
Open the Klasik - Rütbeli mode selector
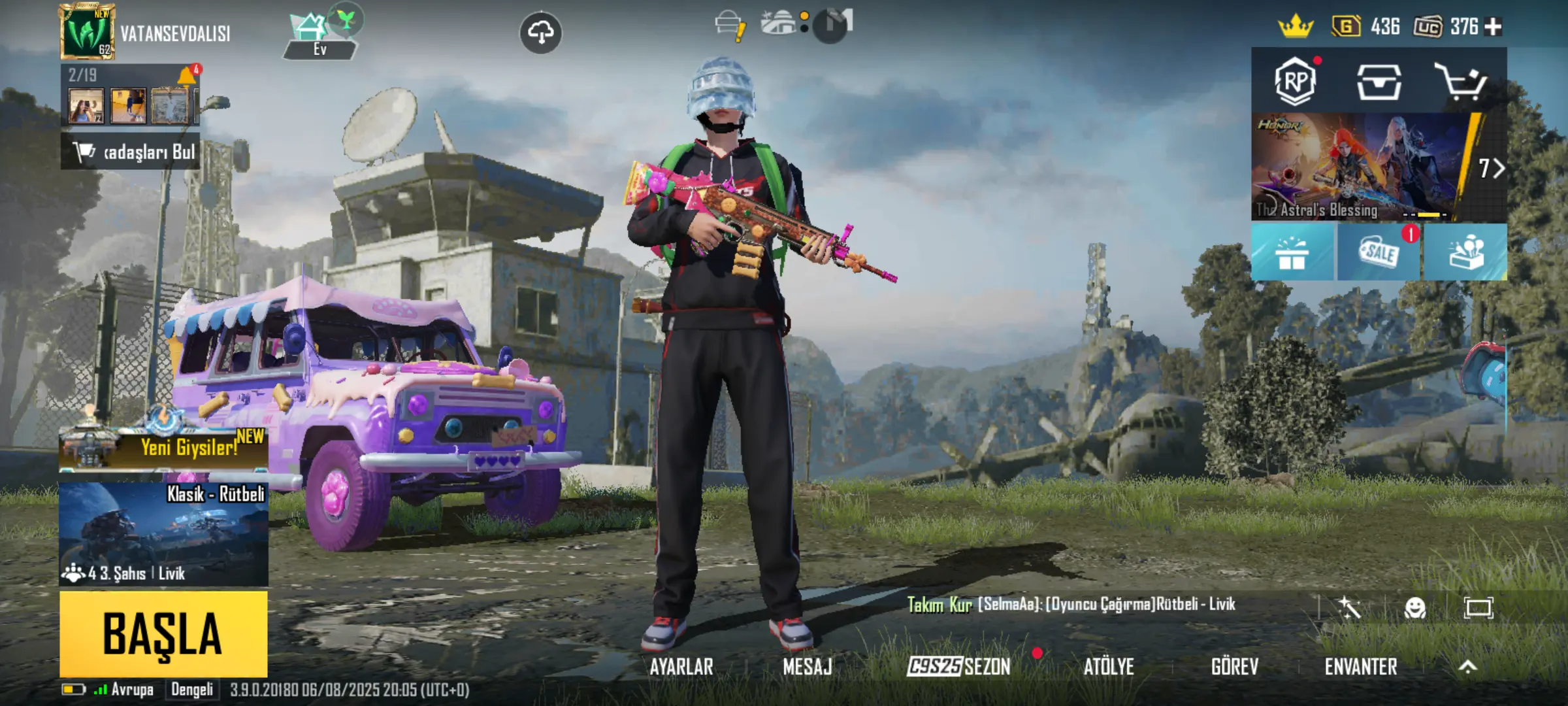[x=163, y=534]
